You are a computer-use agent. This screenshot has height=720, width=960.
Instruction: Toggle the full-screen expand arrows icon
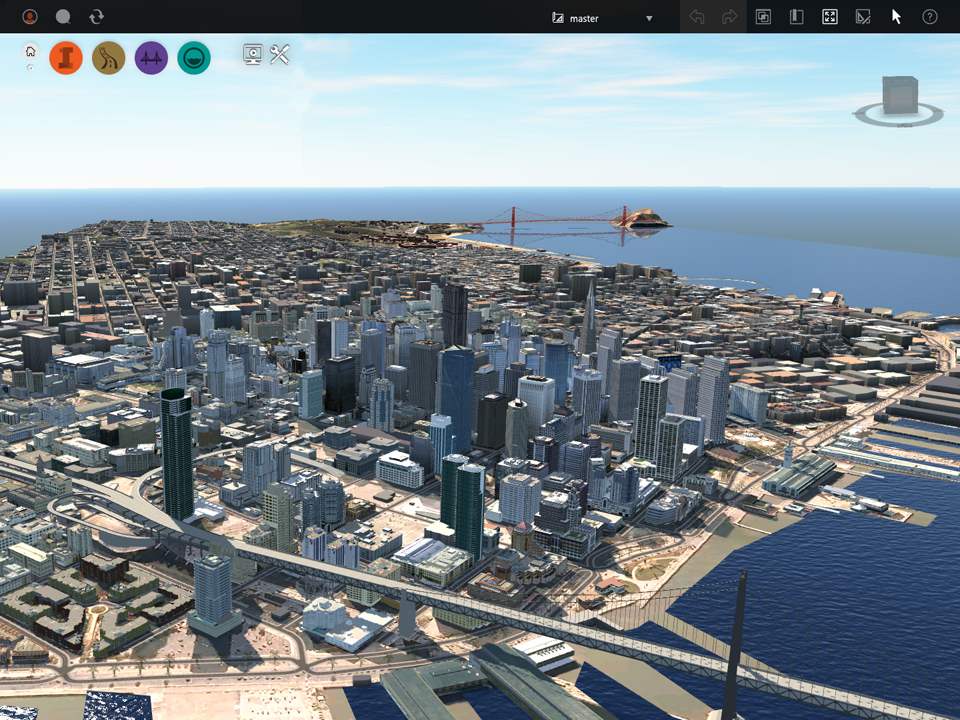tap(829, 17)
